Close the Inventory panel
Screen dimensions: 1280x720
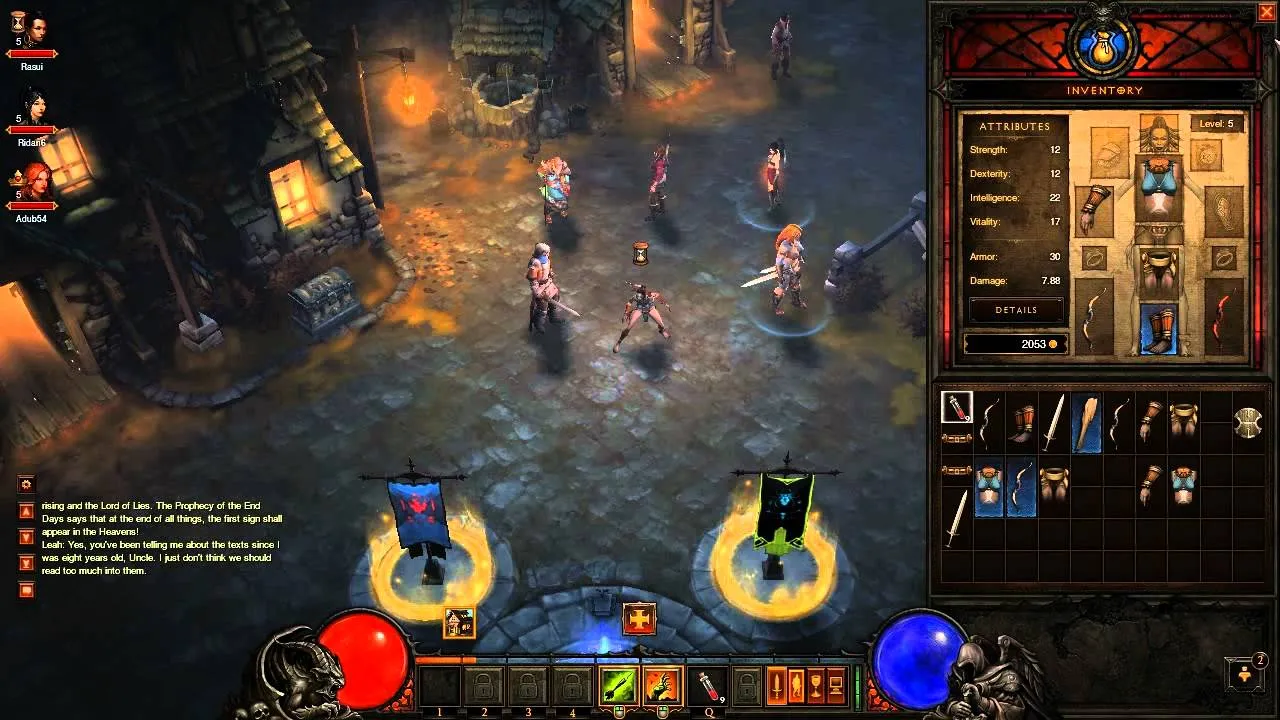tap(1265, 13)
